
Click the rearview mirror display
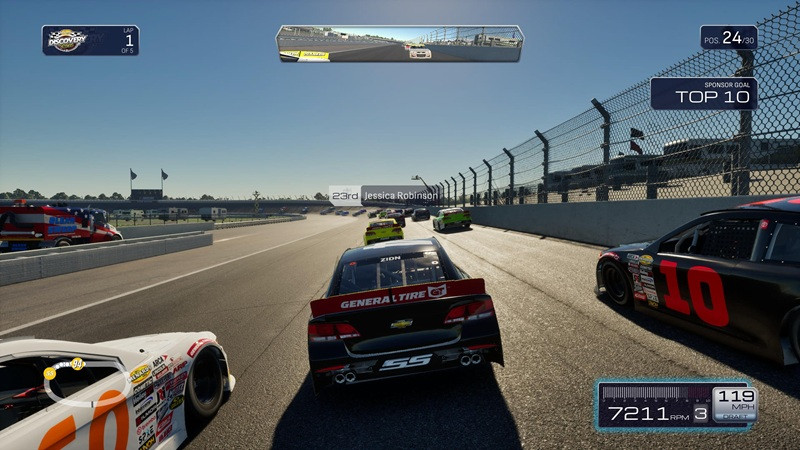point(399,44)
